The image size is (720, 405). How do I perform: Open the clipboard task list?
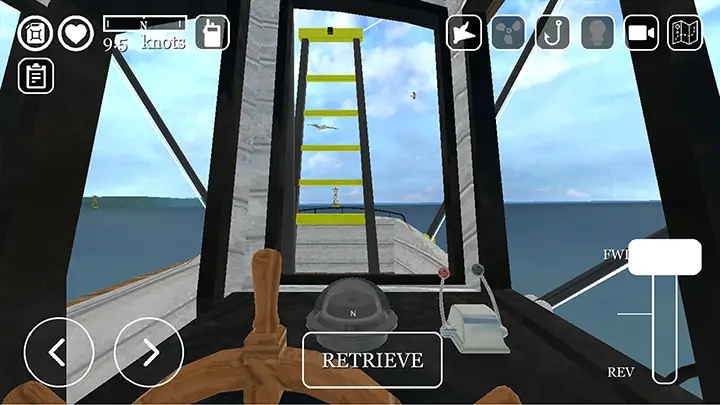(35, 75)
